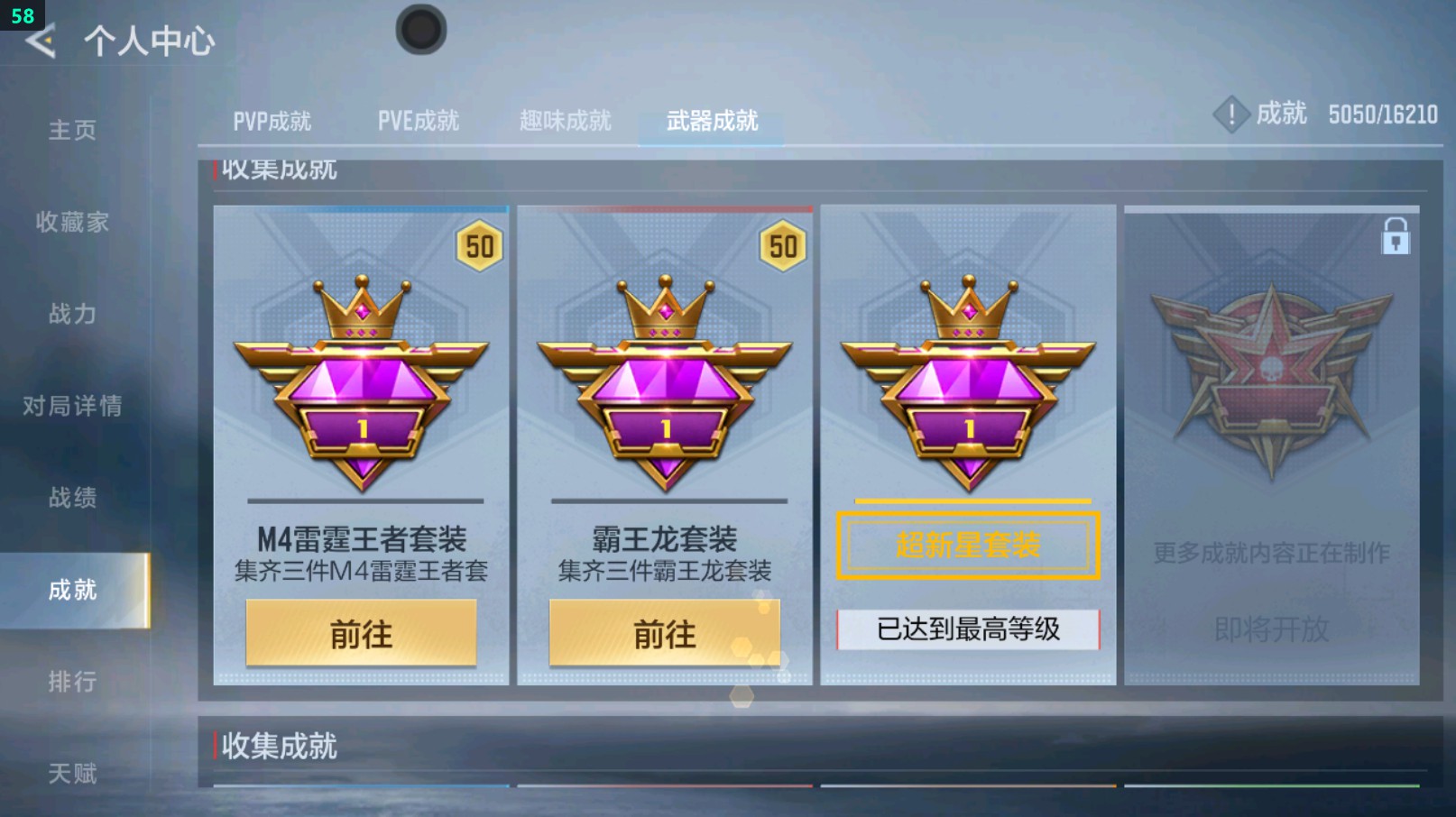Open the 趣味成就 tab
The image size is (1456, 817).
(x=565, y=119)
